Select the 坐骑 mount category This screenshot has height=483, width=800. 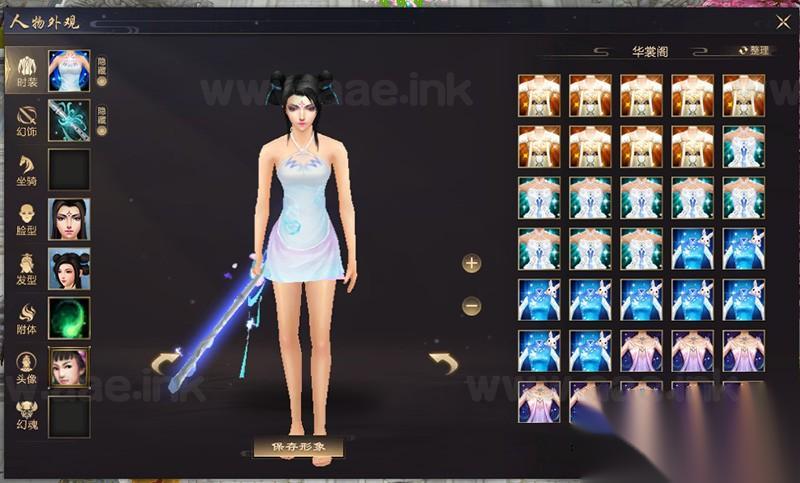pyautogui.click(x=28, y=170)
